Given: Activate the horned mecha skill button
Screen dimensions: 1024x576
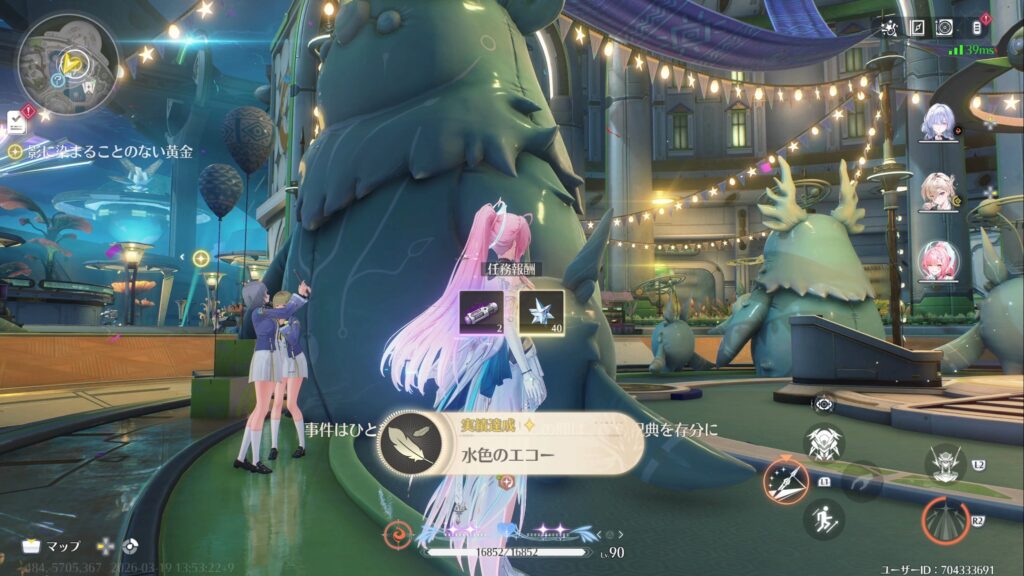Looking at the screenshot, I should point(944,463).
